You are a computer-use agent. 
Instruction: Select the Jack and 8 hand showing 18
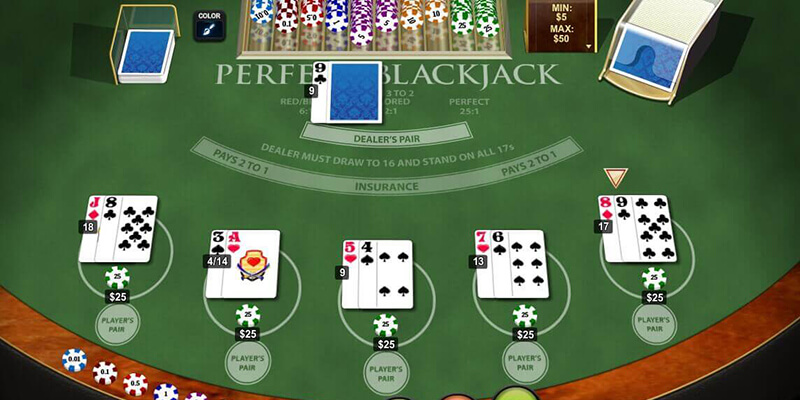click(x=118, y=229)
